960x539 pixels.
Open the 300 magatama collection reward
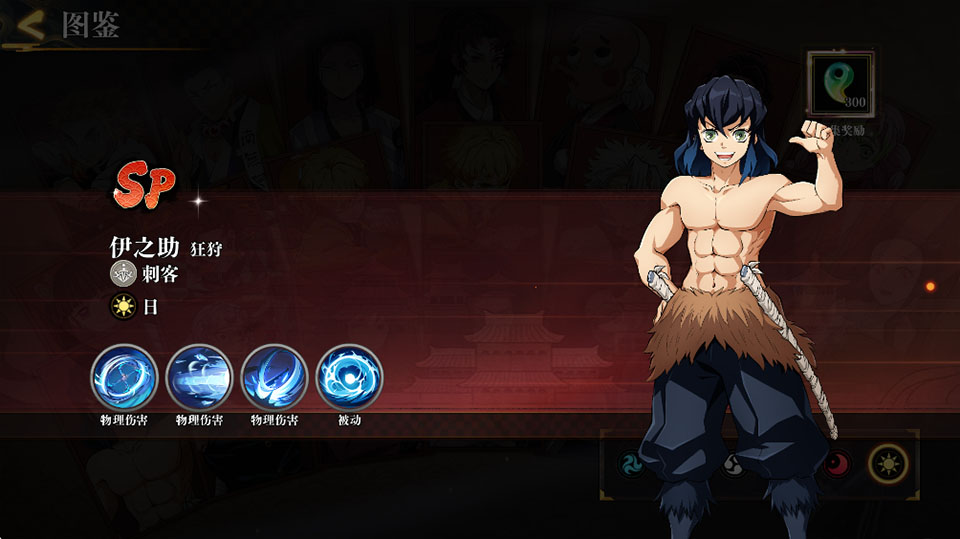[840, 86]
